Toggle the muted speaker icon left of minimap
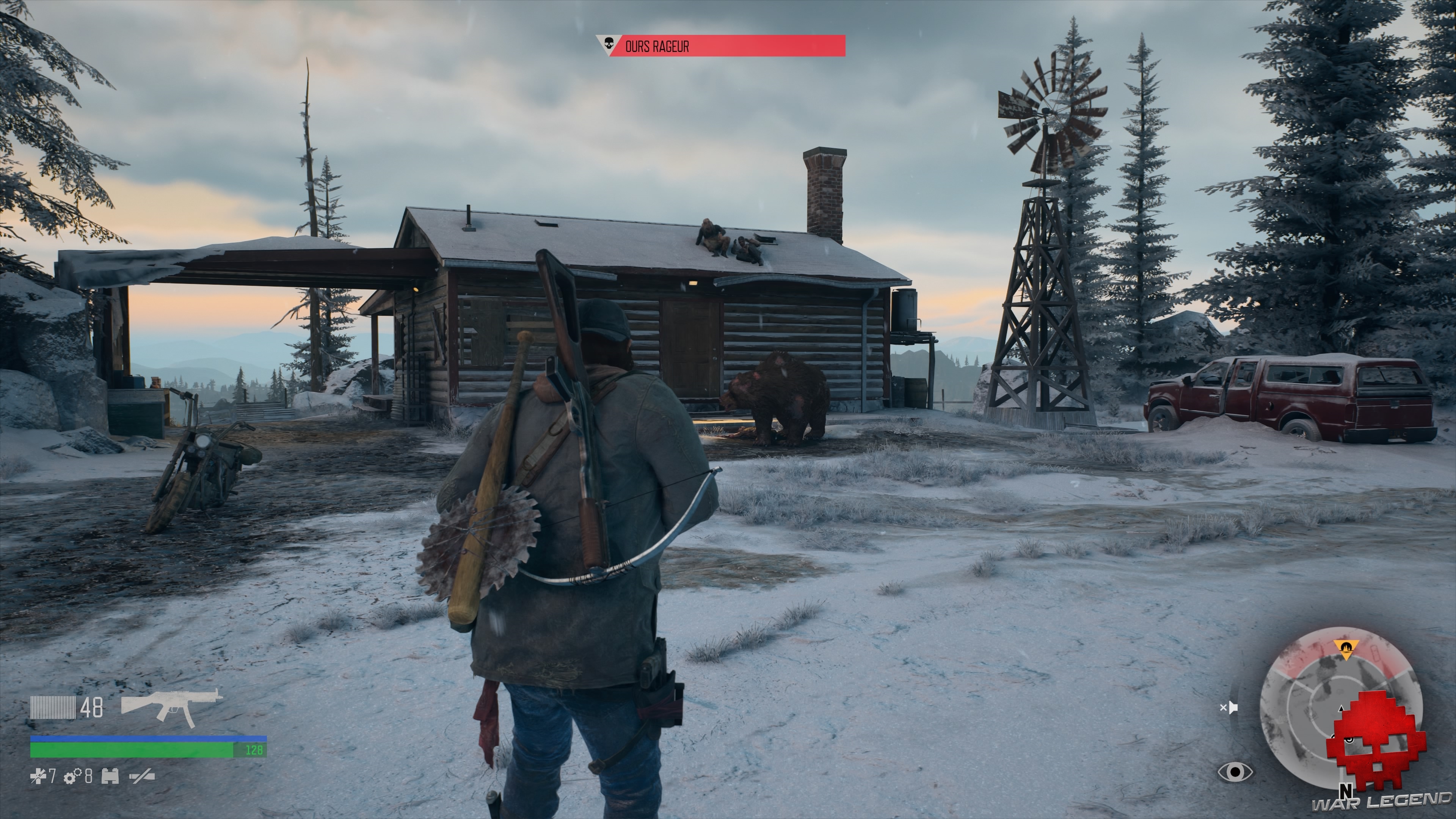Viewport: 1456px width, 819px height. click(x=1230, y=708)
